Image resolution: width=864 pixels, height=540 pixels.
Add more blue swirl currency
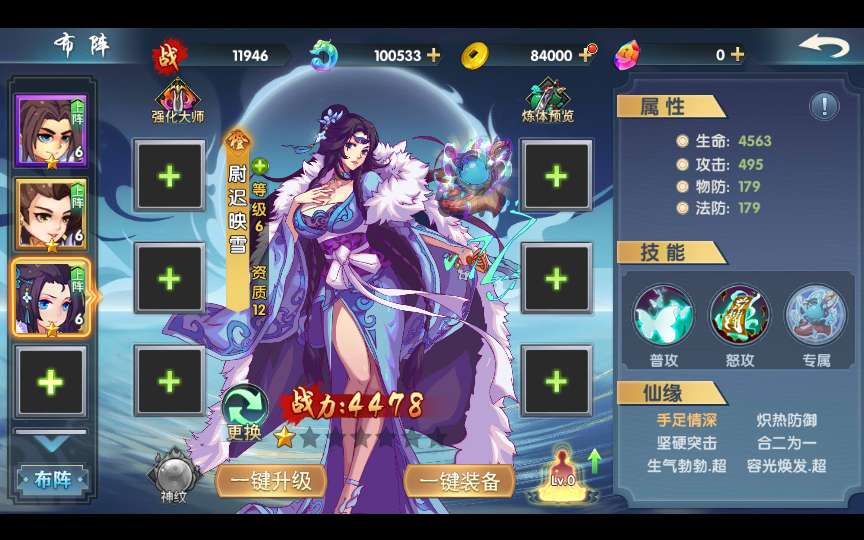(433, 55)
